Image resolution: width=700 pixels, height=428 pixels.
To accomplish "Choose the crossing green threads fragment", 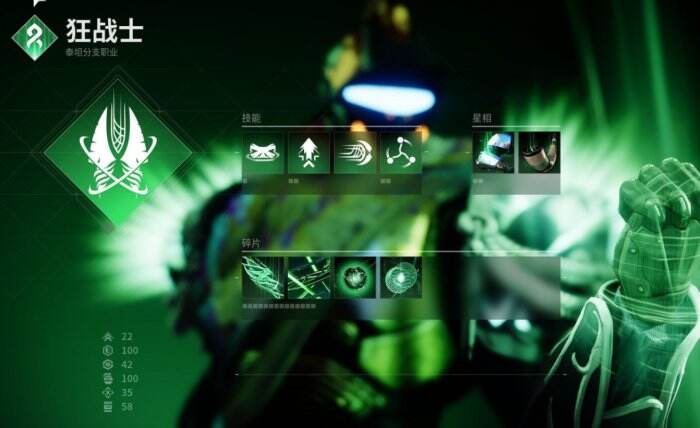I will point(309,277).
